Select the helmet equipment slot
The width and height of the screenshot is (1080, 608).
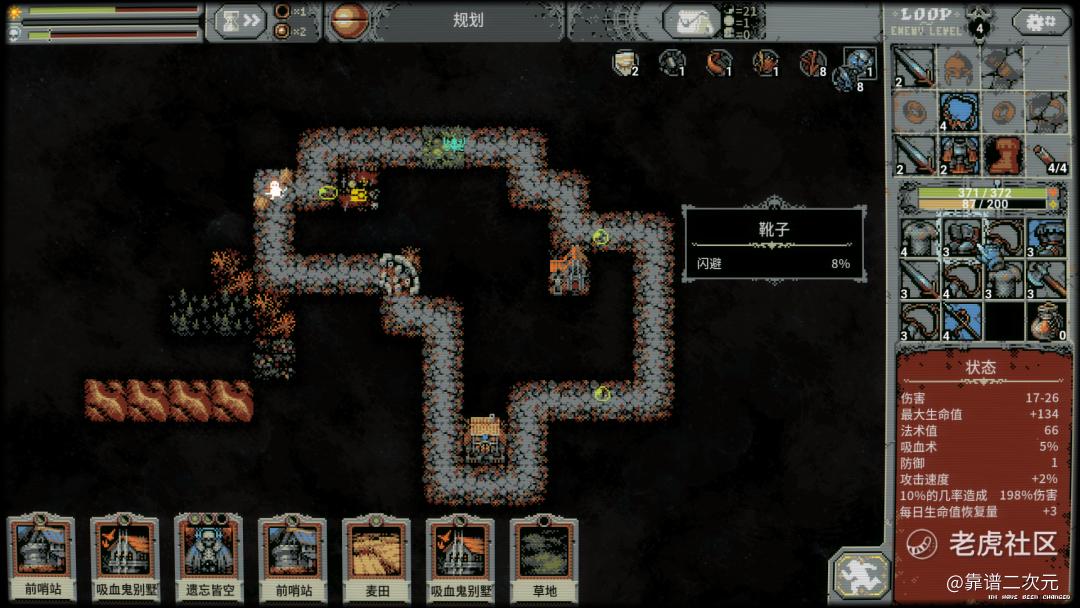coord(958,67)
